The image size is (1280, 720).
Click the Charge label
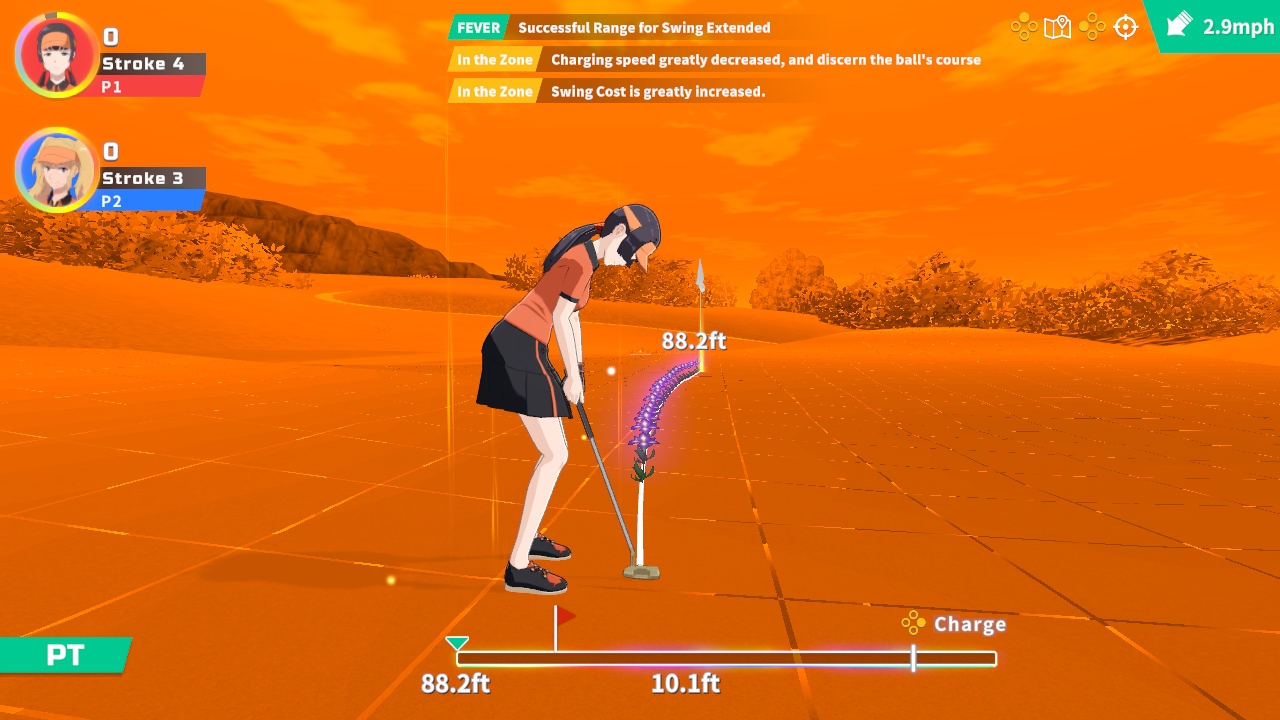click(x=969, y=624)
